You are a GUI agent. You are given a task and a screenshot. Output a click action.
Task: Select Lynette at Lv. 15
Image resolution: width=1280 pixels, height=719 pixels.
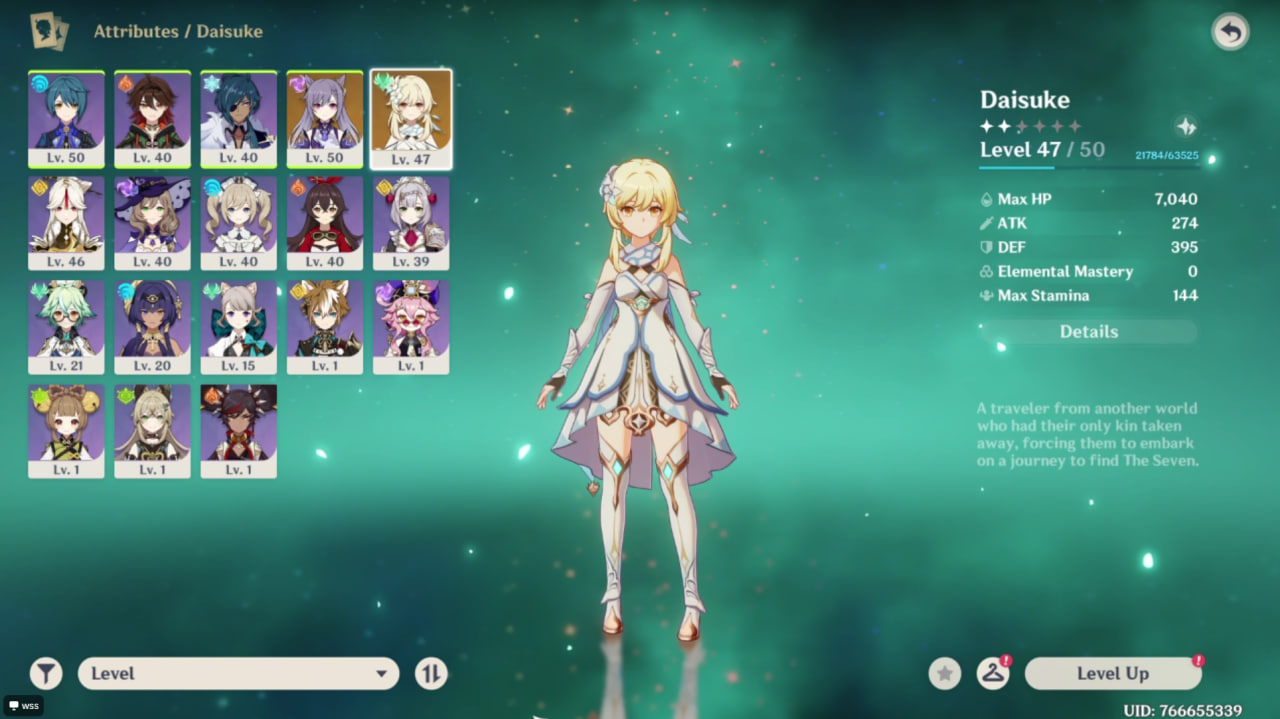tap(238, 326)
